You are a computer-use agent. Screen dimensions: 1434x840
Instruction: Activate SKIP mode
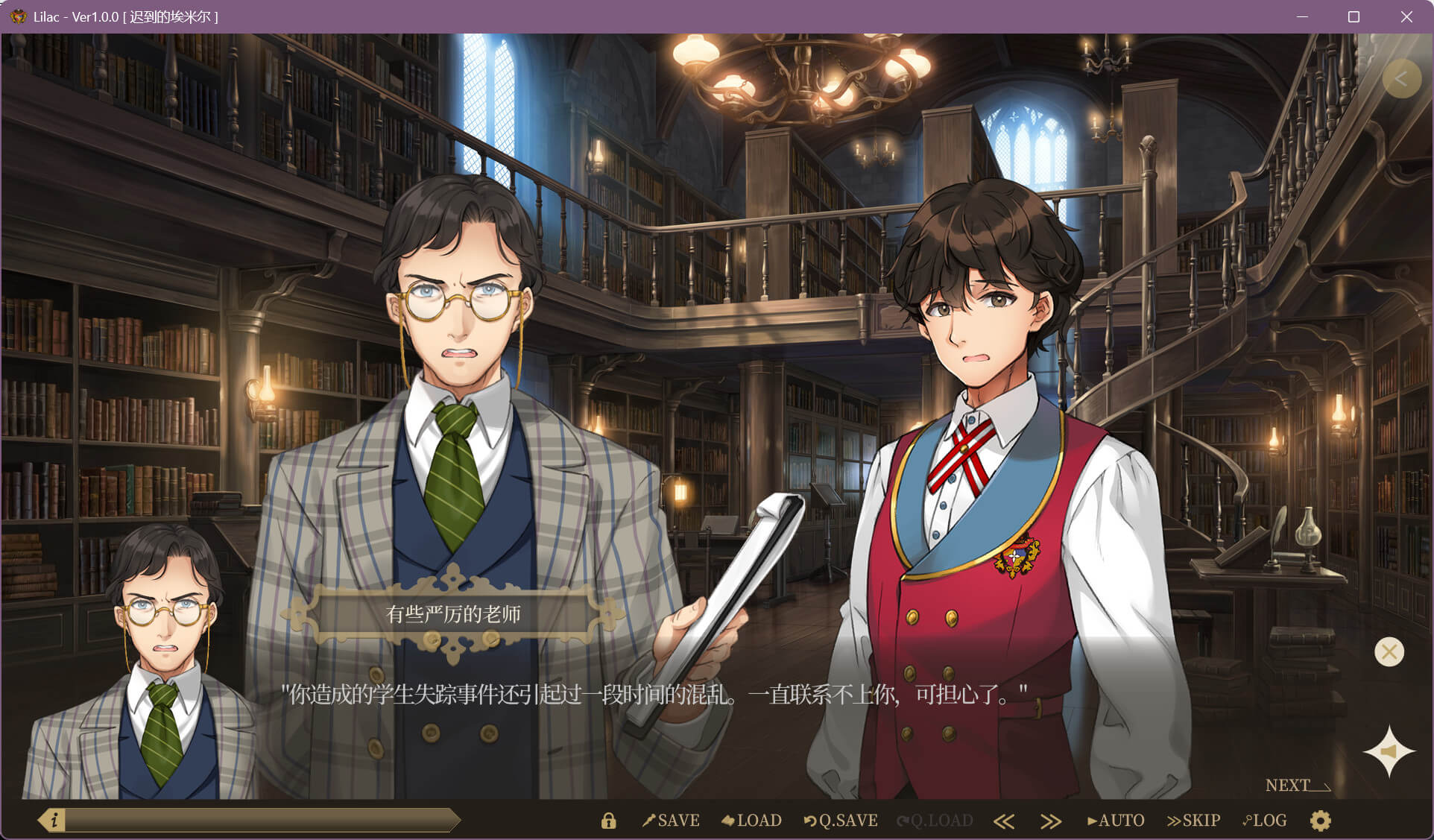pos(1193,821)
